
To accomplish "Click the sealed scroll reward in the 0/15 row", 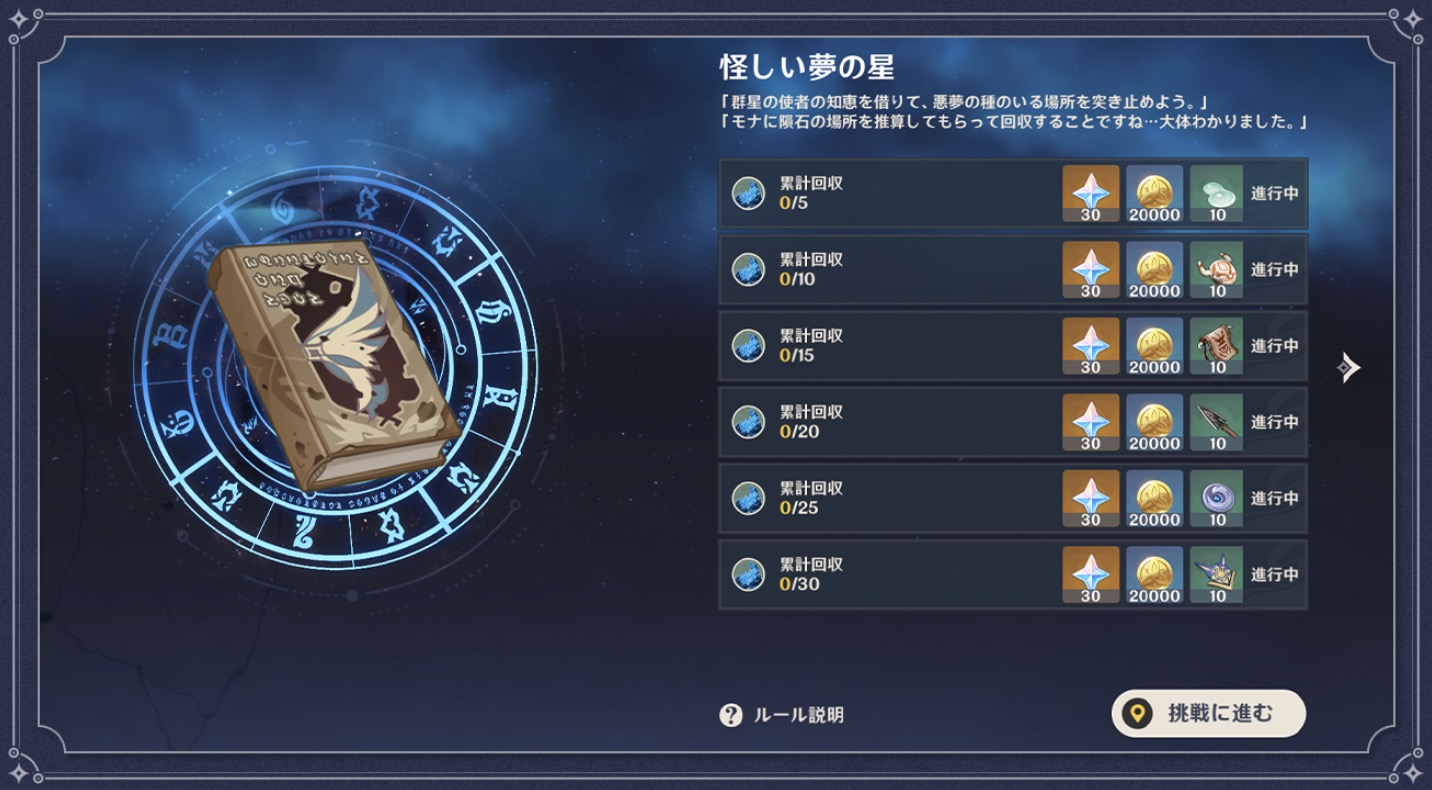I will (1218, 346).
